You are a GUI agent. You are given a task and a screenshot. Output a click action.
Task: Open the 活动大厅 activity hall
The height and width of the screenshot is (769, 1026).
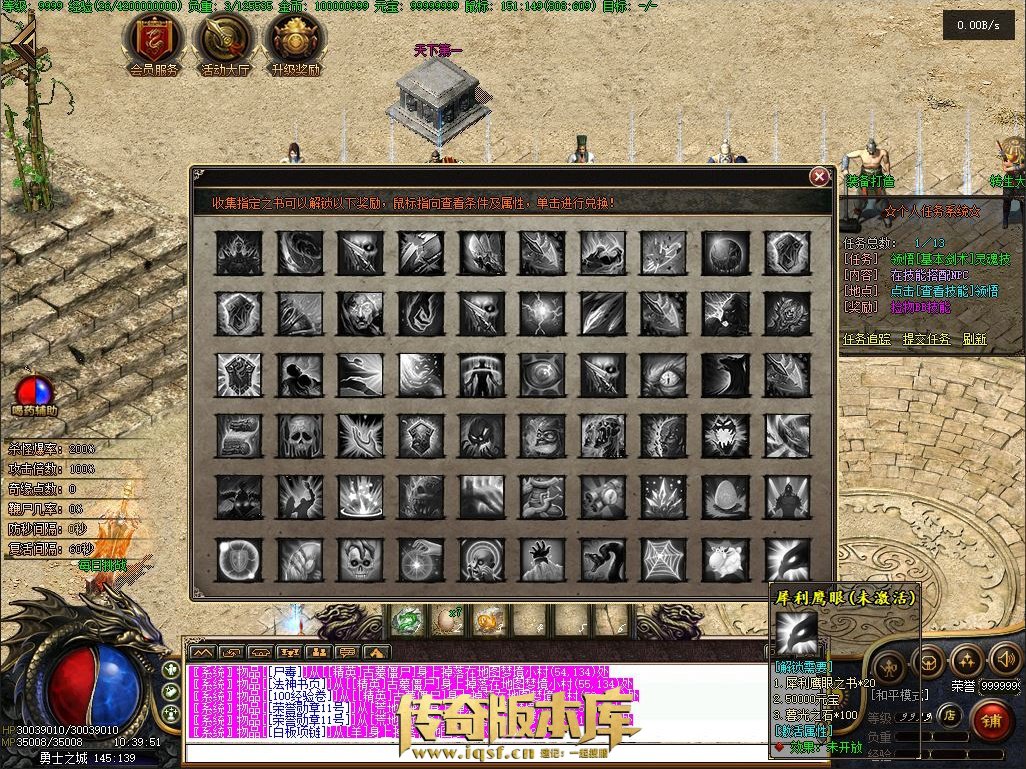coord(224,42)
